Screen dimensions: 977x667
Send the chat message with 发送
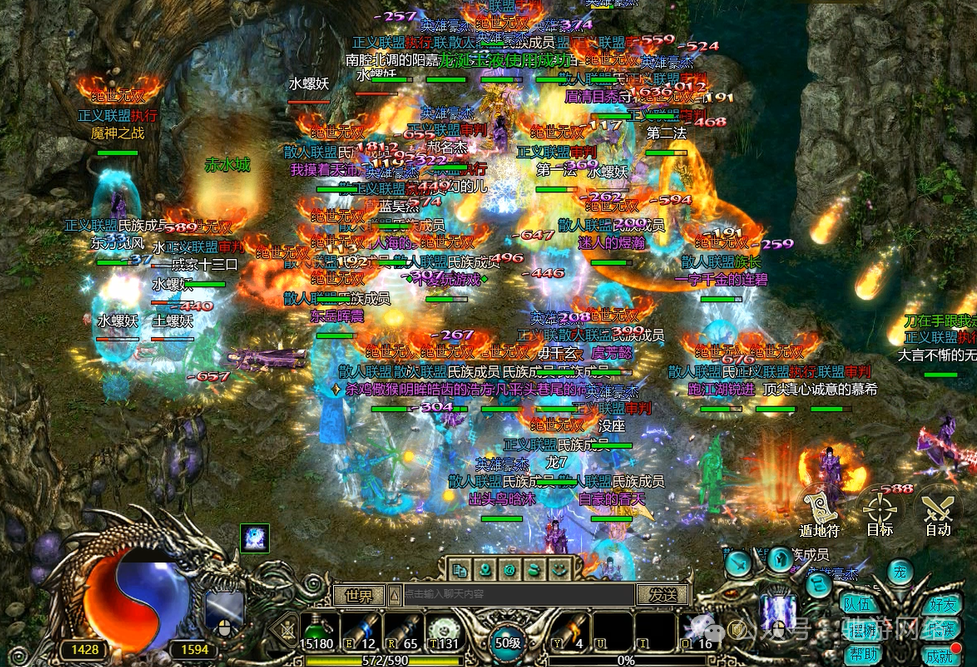[663, 595]
